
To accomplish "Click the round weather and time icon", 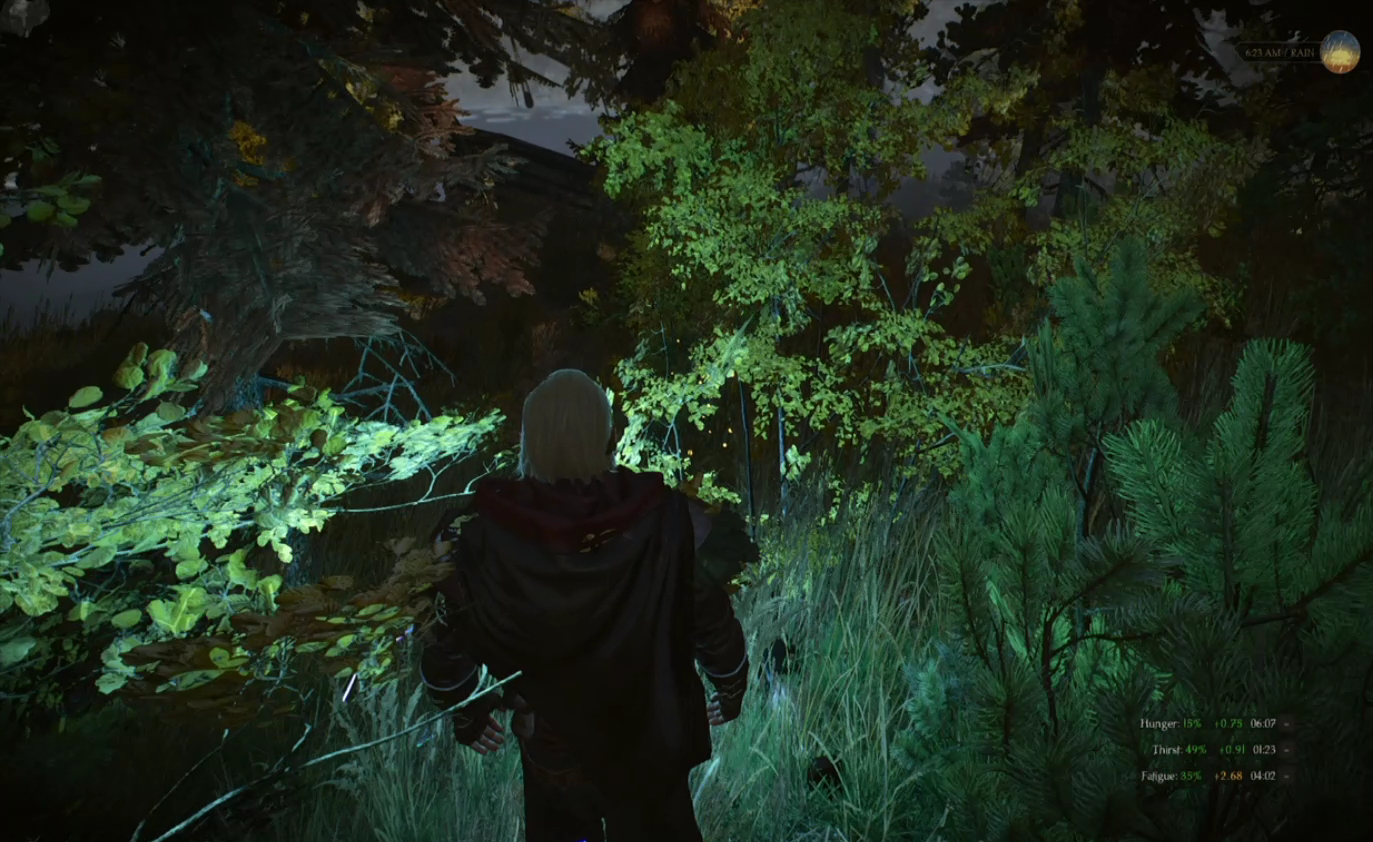I will [x=1339, y=52].
